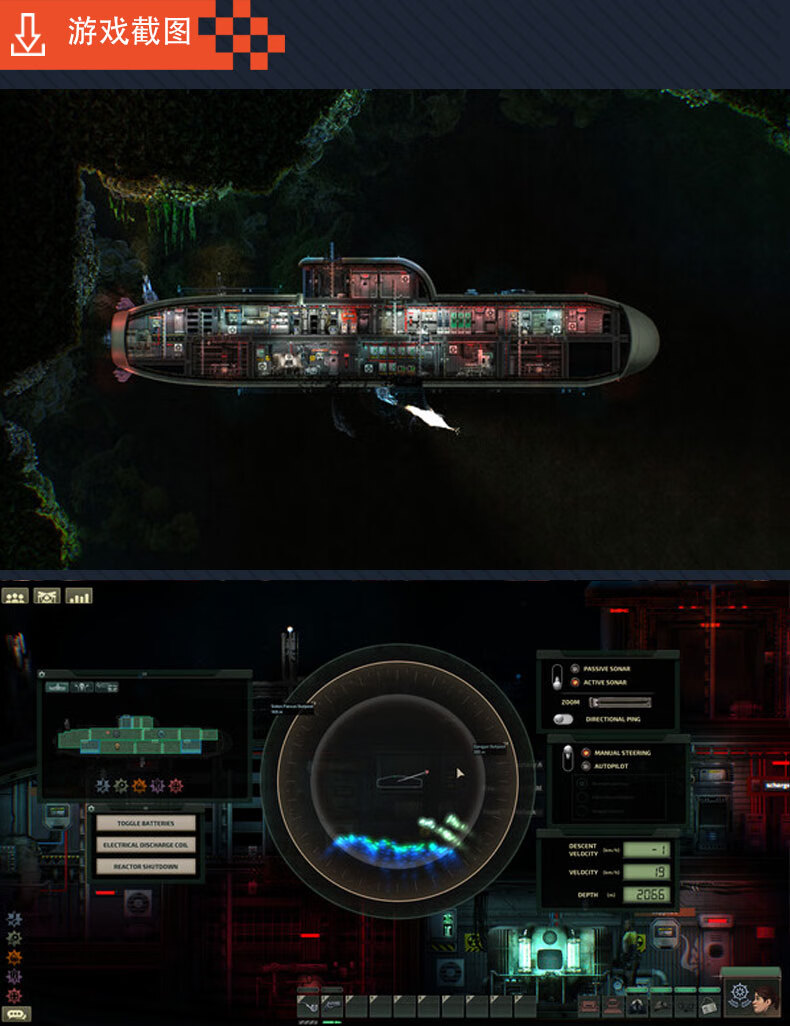Open the chat box speech bubble

coord(17,1012)
